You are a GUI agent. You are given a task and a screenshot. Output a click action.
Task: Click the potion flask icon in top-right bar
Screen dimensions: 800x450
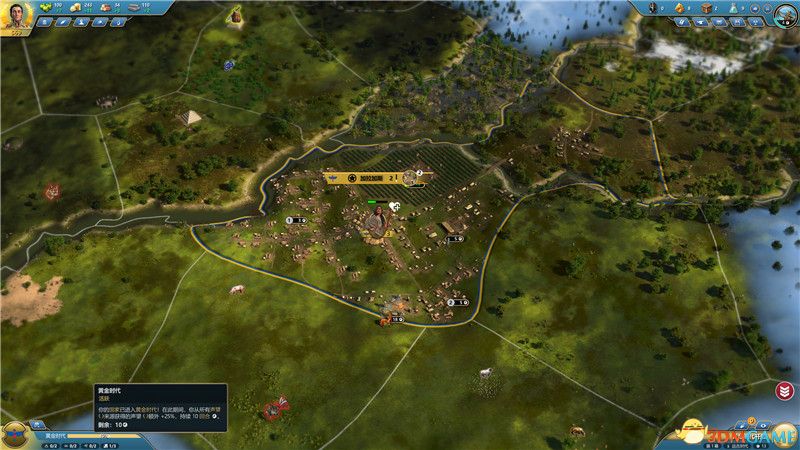(732, 8)
